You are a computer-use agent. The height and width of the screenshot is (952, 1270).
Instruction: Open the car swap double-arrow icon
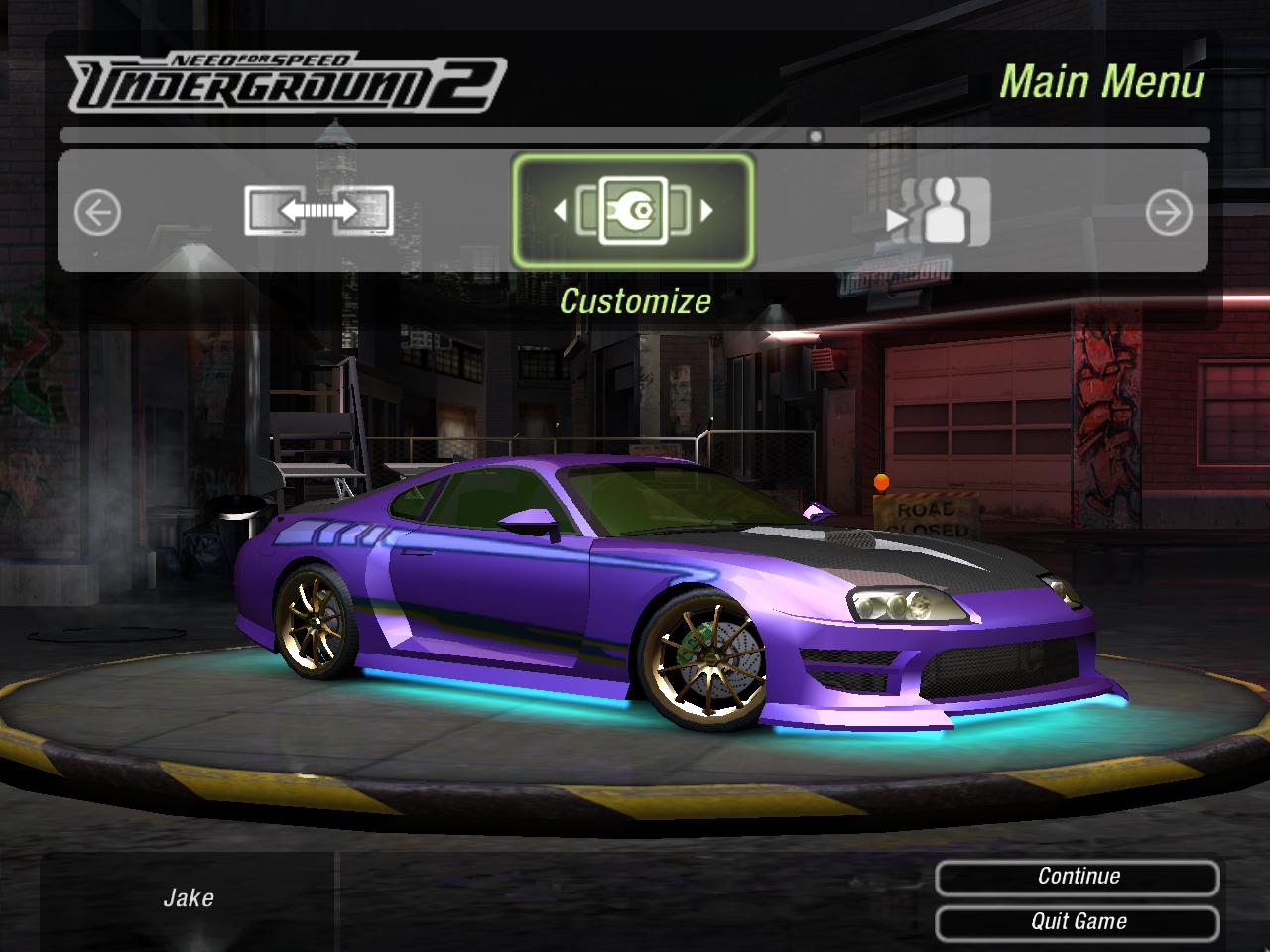[318, 211]
